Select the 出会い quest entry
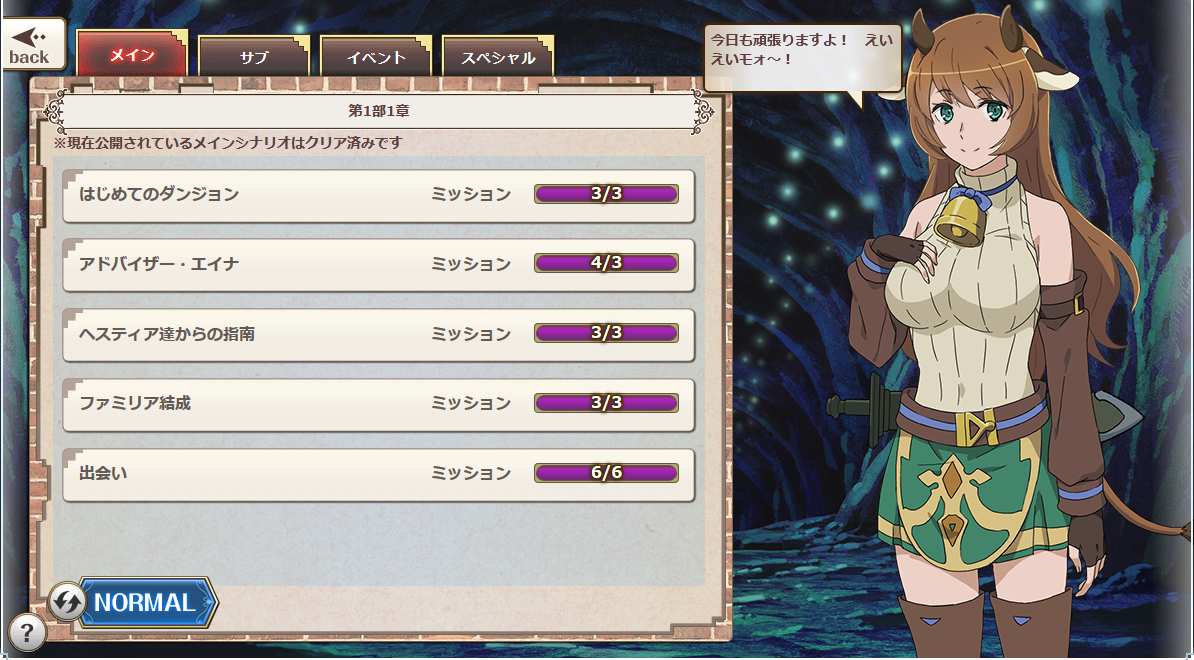Viewport: 1194px width, 660px height. pos(378,474)
